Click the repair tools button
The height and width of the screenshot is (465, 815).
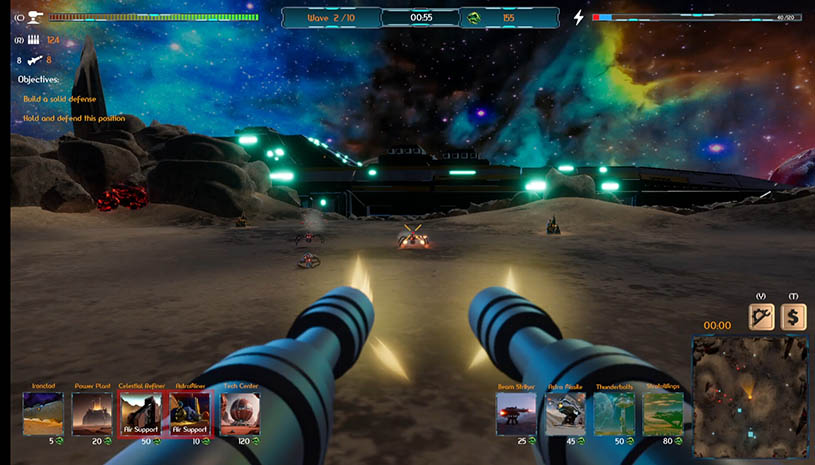coord(762,317)
